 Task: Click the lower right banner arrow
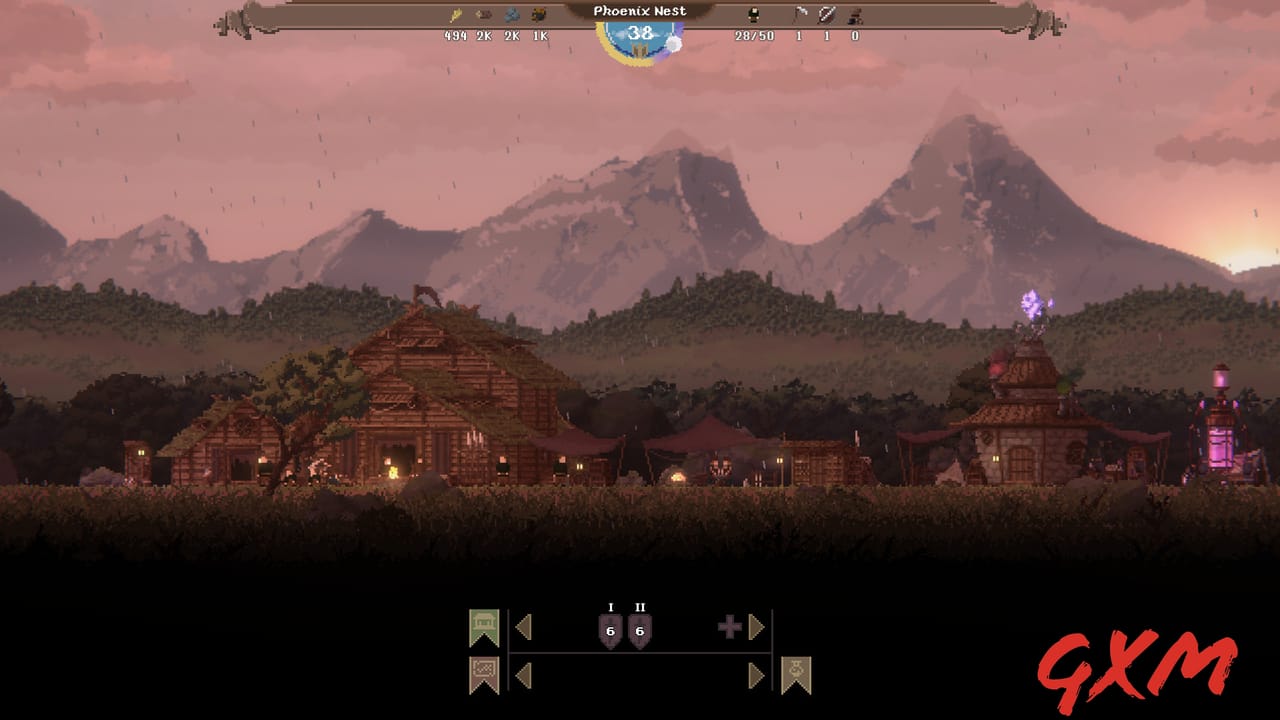[755, 675]
